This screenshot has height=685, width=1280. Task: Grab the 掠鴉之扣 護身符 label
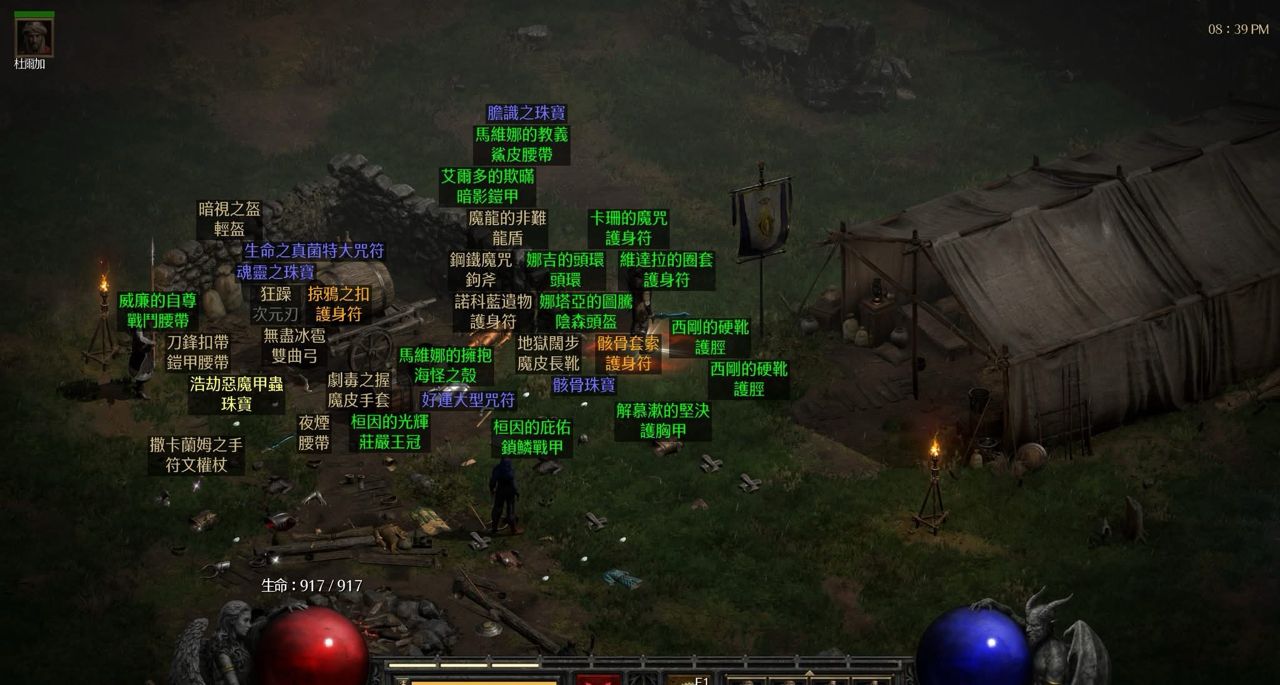[338, 303]
